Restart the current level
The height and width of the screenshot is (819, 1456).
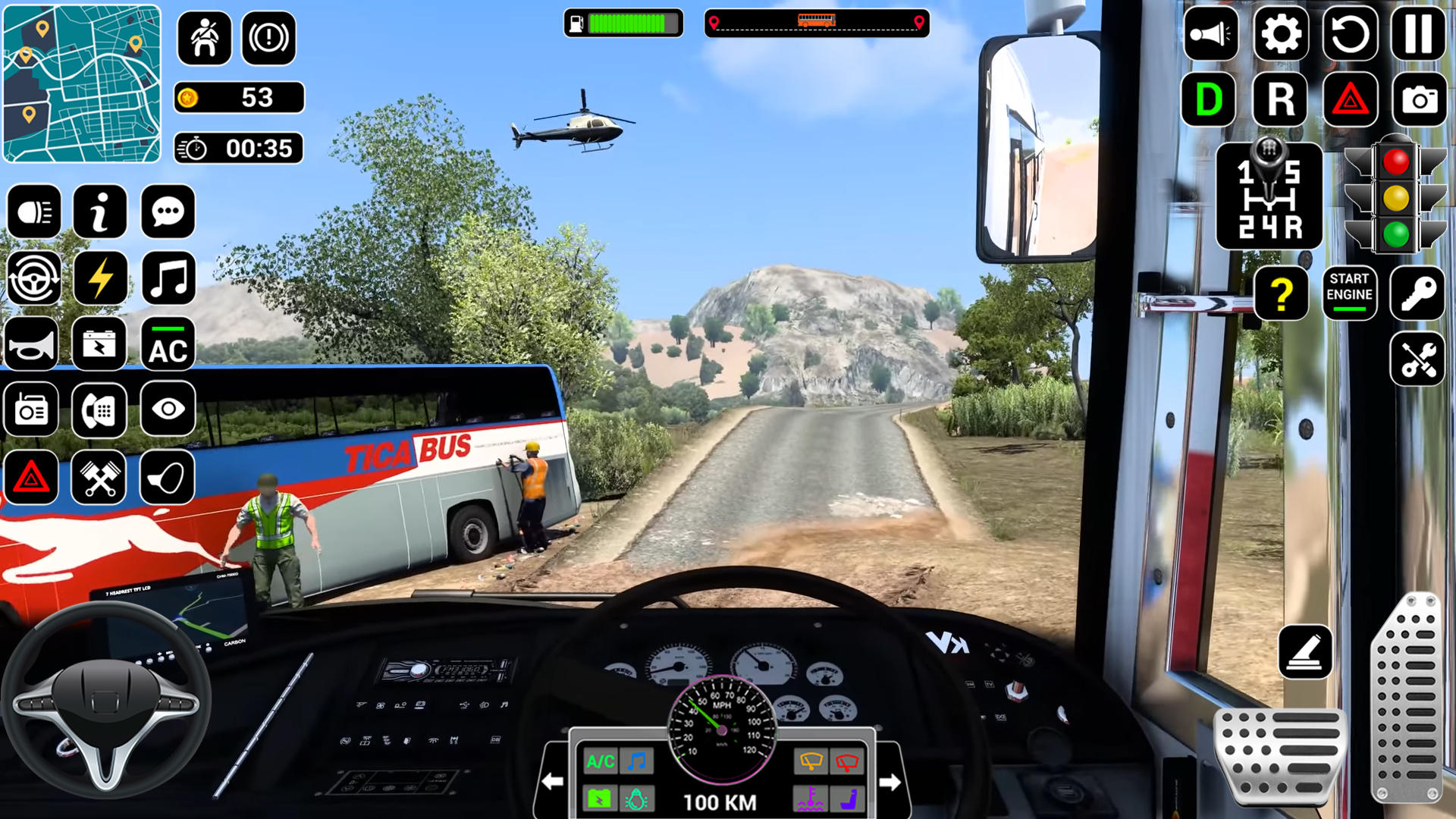point(1350,34)
